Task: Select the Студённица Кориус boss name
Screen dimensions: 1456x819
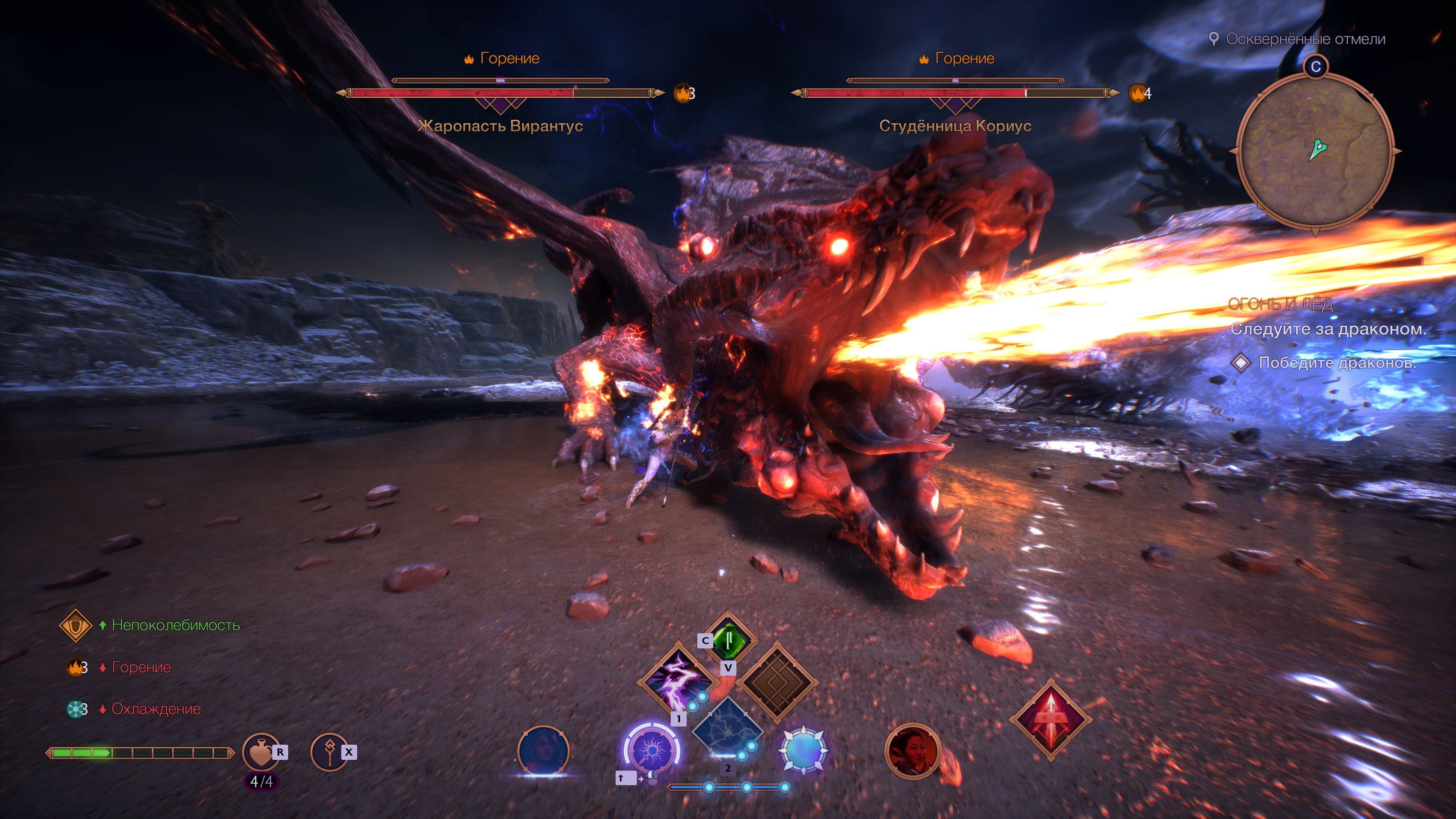Action: pyautogui.click(x=955, y=125)
